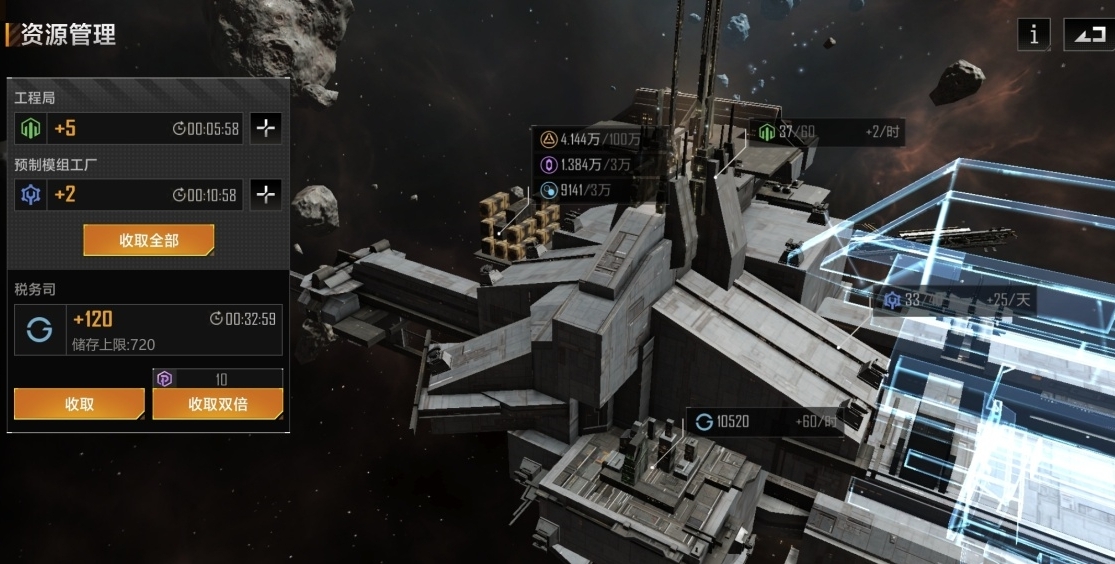Viewport: 1115px width, 564px height.
Task: Open the 37/60 engineering building label
Action: 826,132
